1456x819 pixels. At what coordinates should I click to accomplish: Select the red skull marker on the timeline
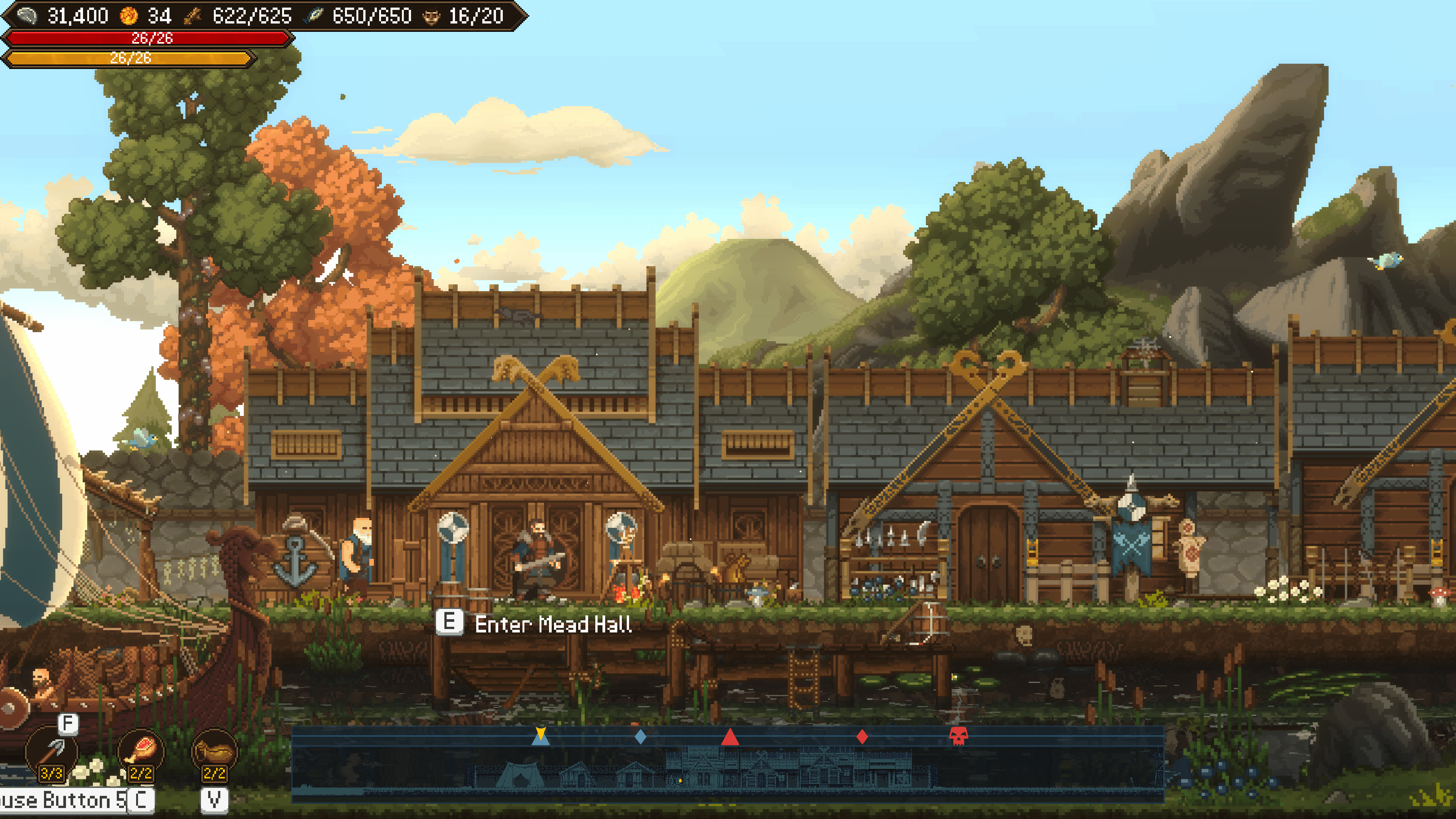click(958, 736)
